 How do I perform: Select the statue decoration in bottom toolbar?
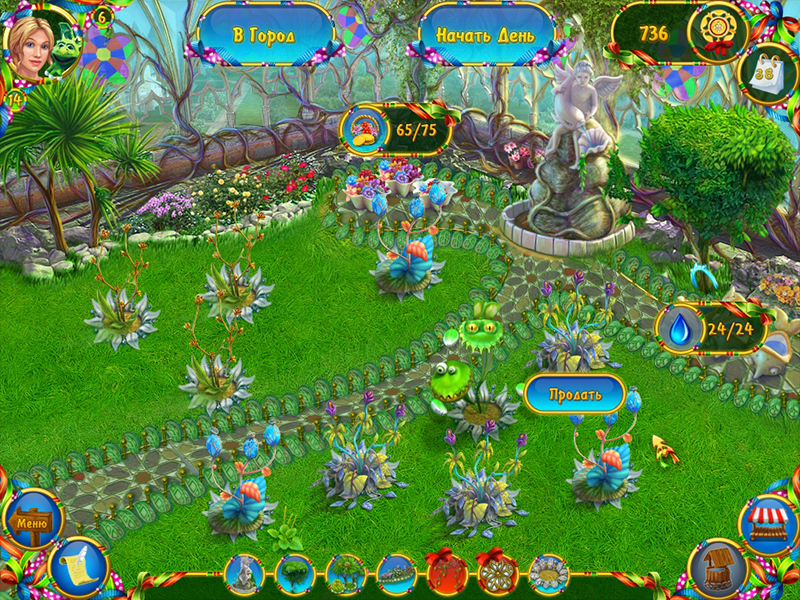[244, 575]
